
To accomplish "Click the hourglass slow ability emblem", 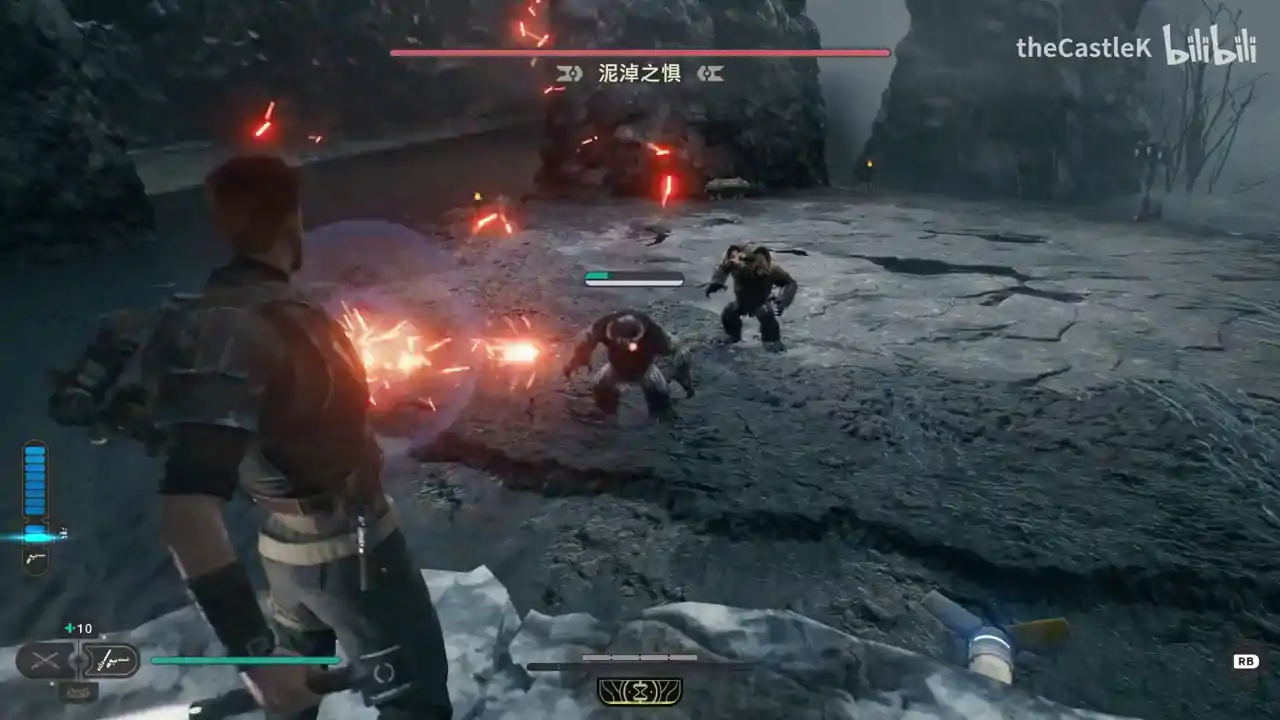I will point(640,691).
